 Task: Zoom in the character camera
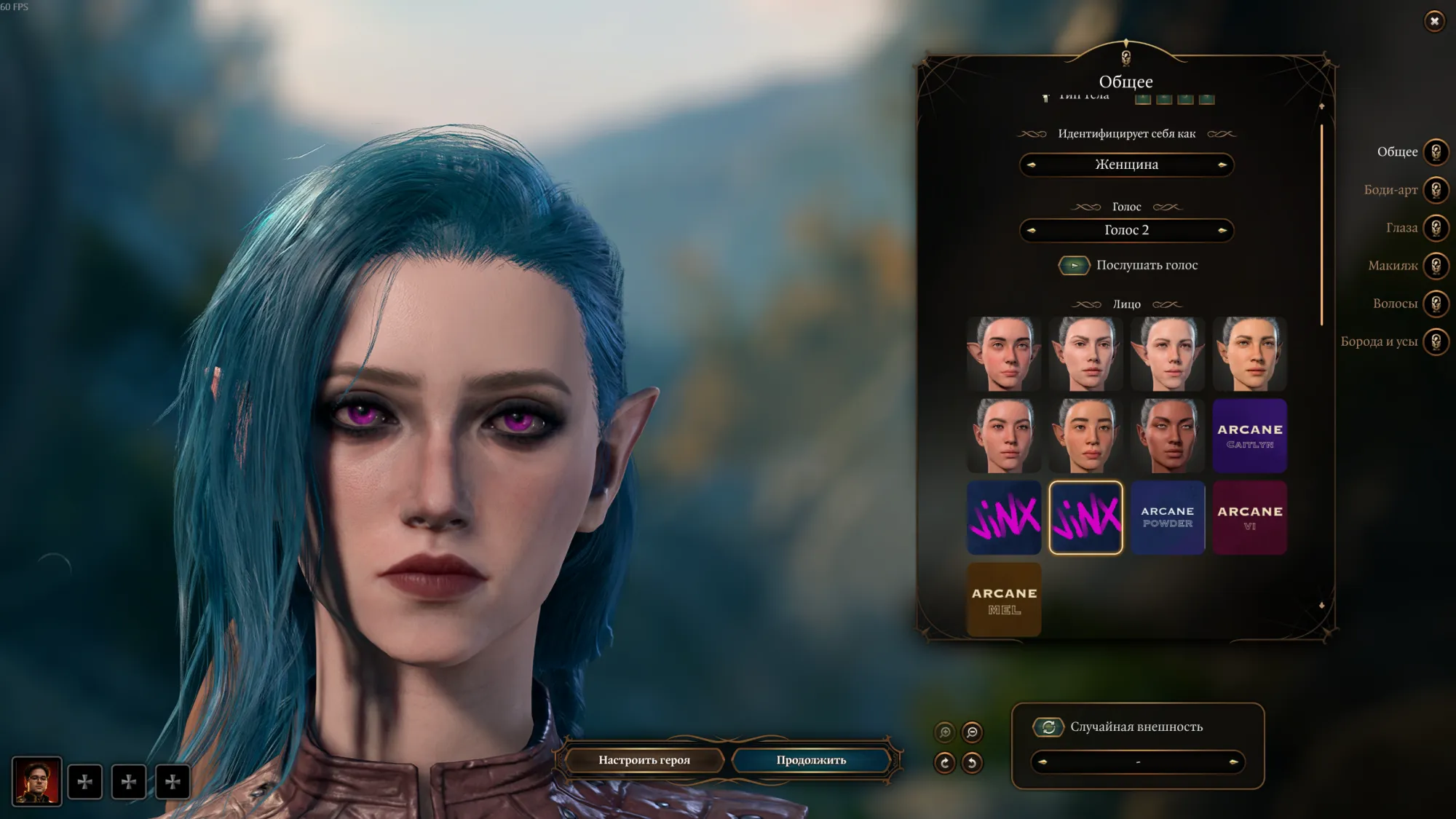tap(945, 732)
